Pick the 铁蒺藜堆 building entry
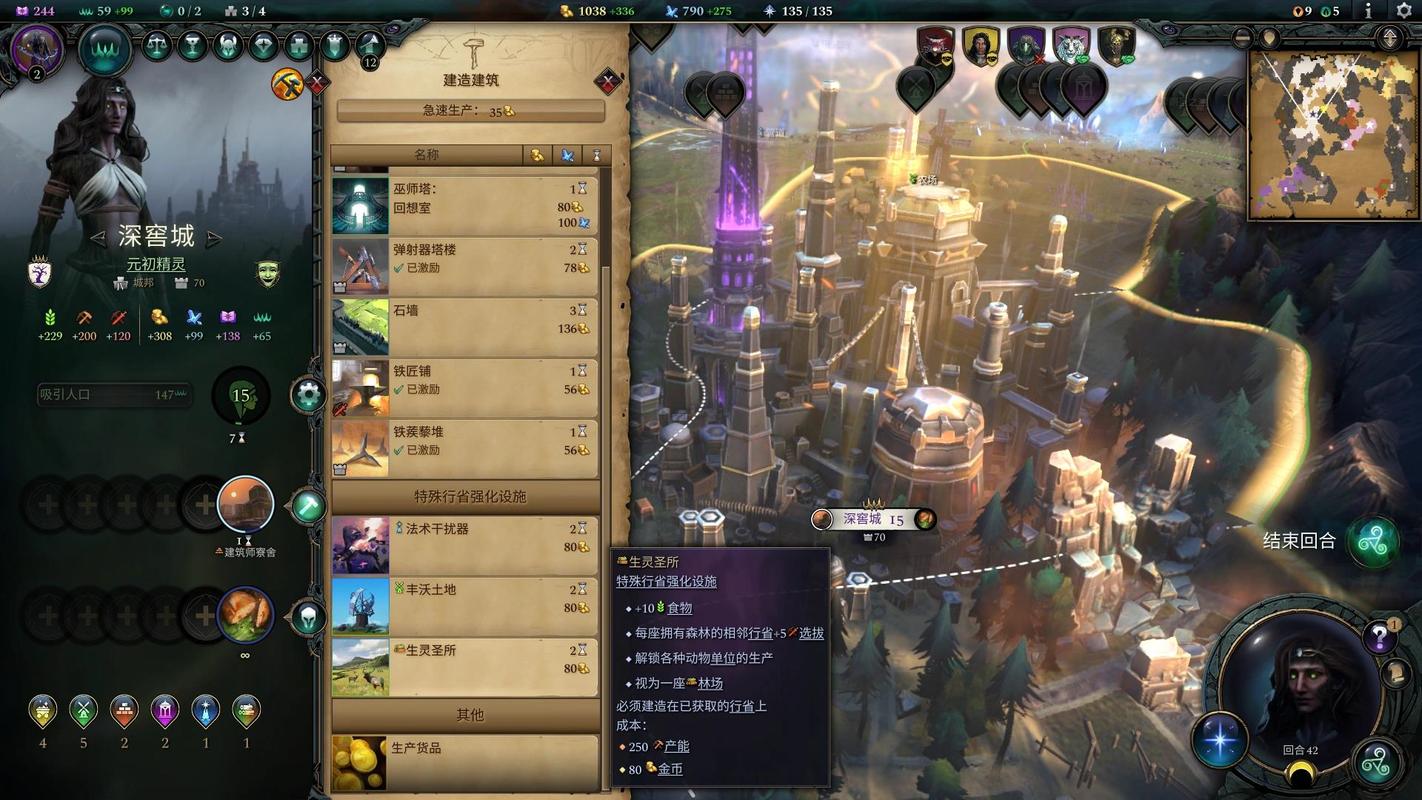 (465, 449)
